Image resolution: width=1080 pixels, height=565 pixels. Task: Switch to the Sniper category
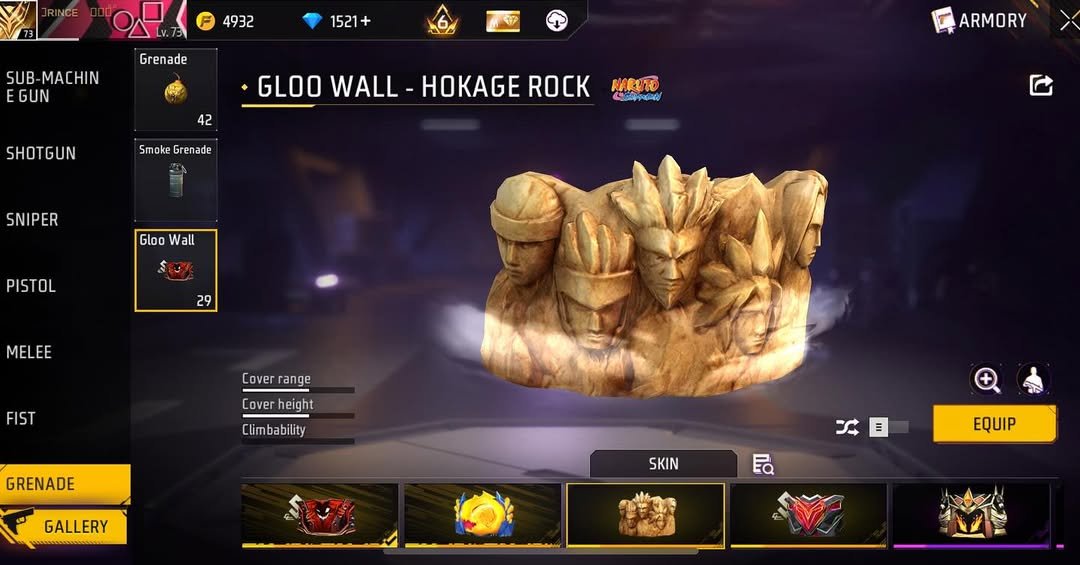click(33, 220)
